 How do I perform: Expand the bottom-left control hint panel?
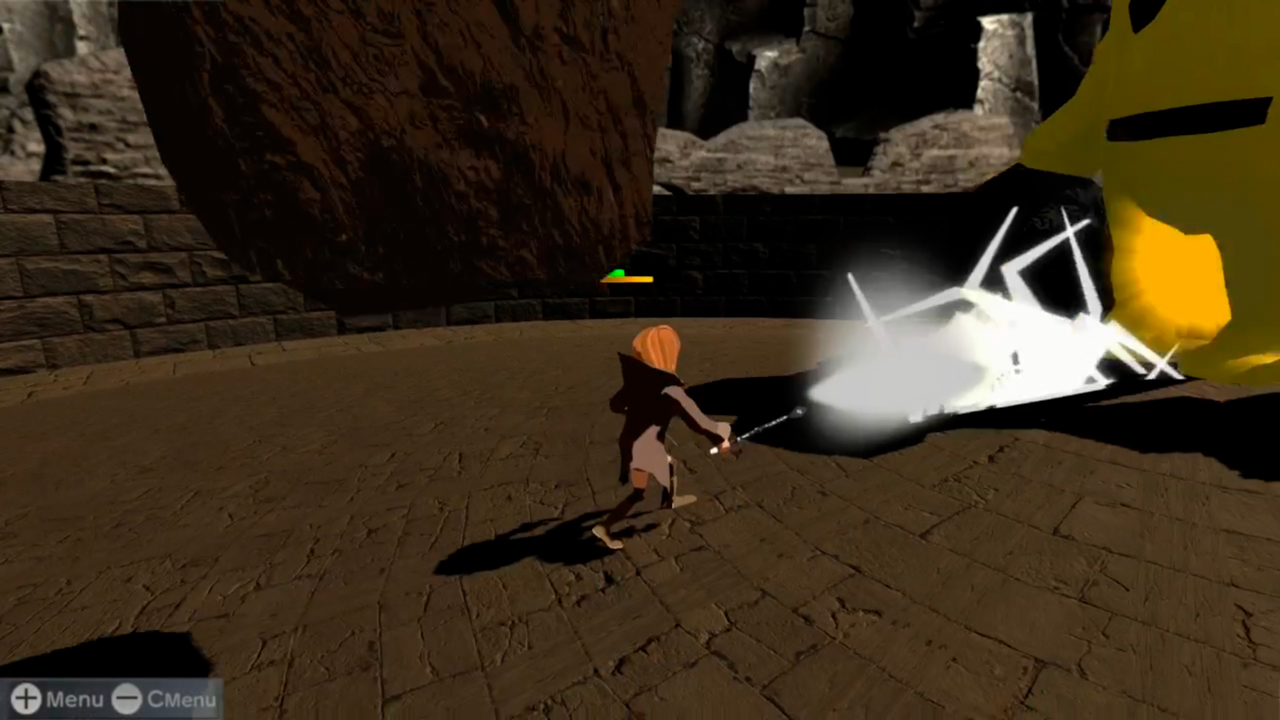tap(110, 699)
